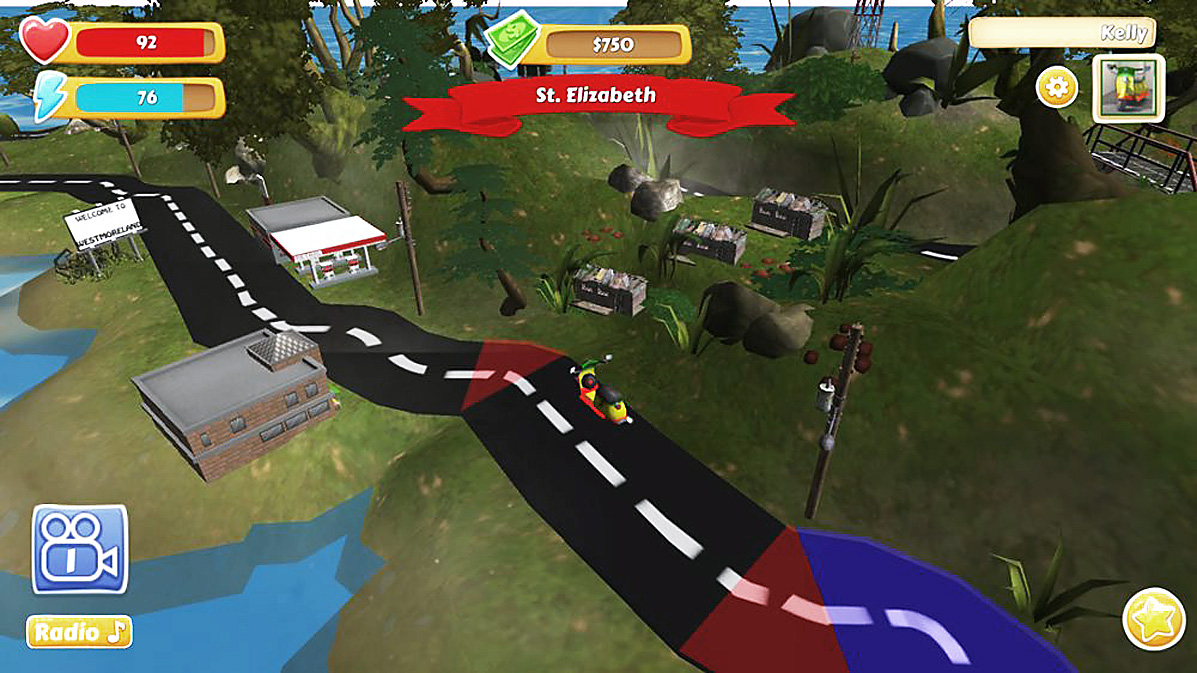The height and width of the screenshot is (673, 1197).
Task: Tap the gold star button
Action: pyautogui.click(x=1153, y=619)
